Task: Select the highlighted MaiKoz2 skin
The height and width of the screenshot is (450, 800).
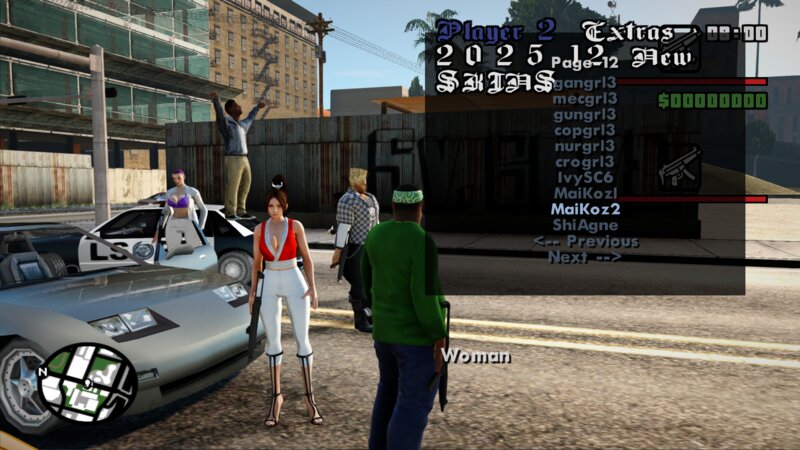Action: pyautogui.click(x=585, y=209)
